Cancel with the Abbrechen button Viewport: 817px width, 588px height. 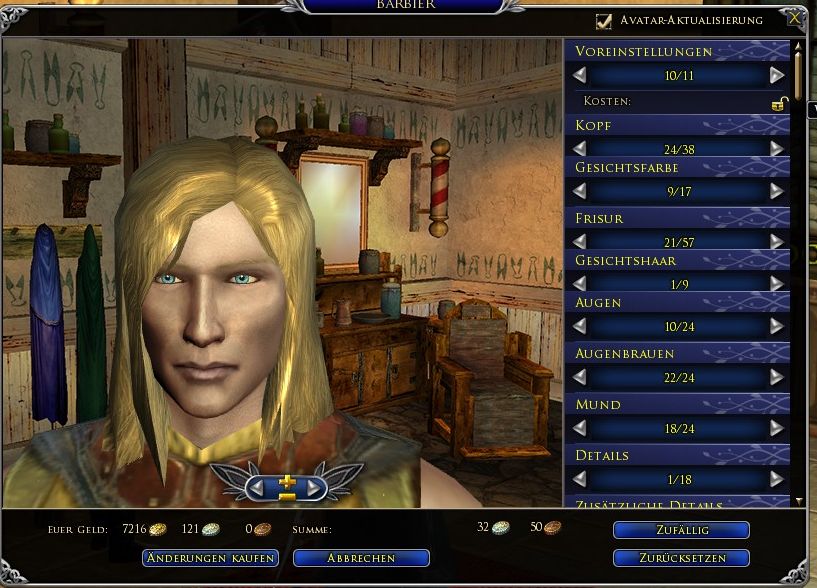click(361, 558)
